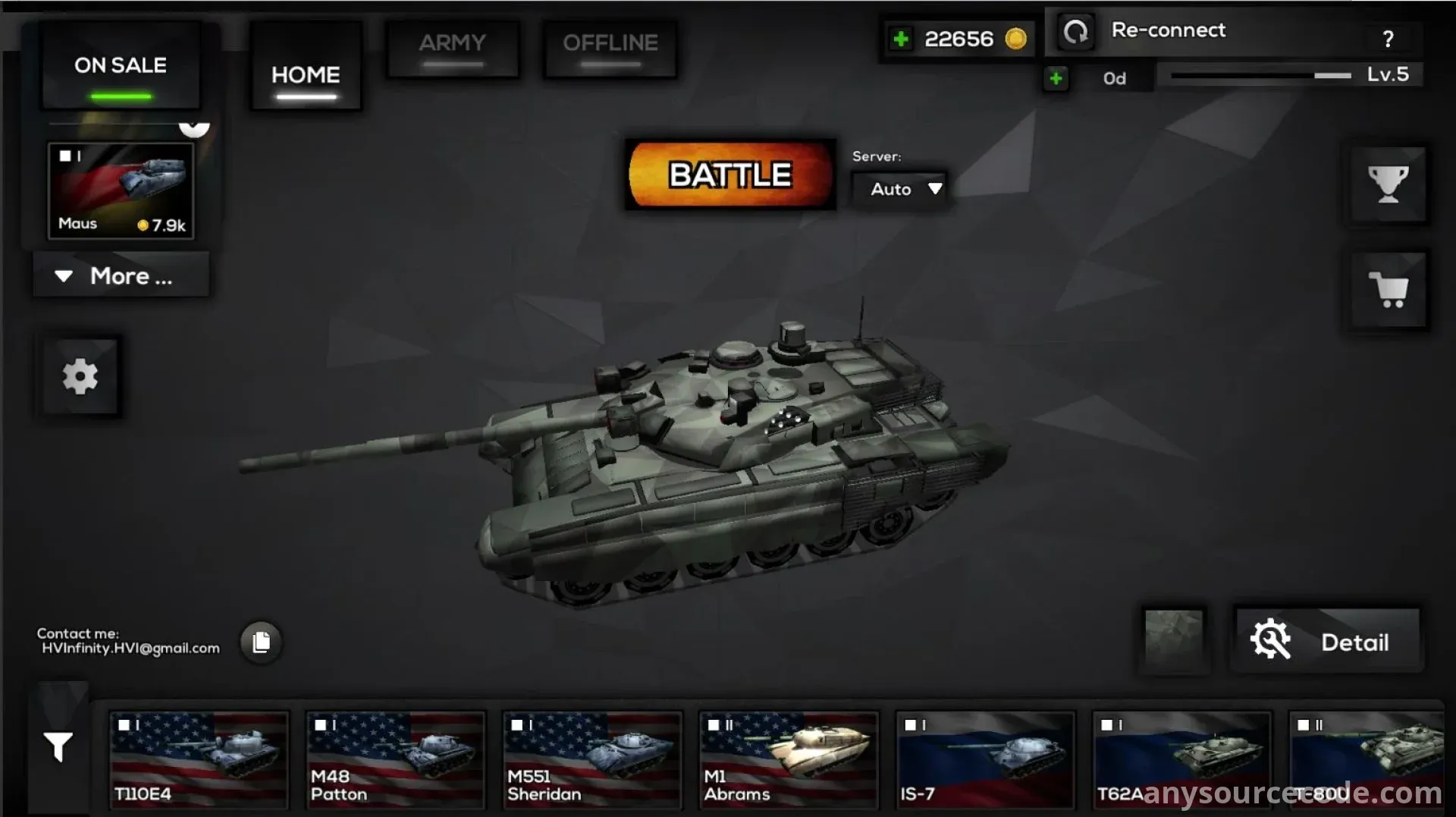Image resolution: width=1456 pixels, height=817 pixels.
Task: Open the OFFLINE tab
Action: point(610,49)
